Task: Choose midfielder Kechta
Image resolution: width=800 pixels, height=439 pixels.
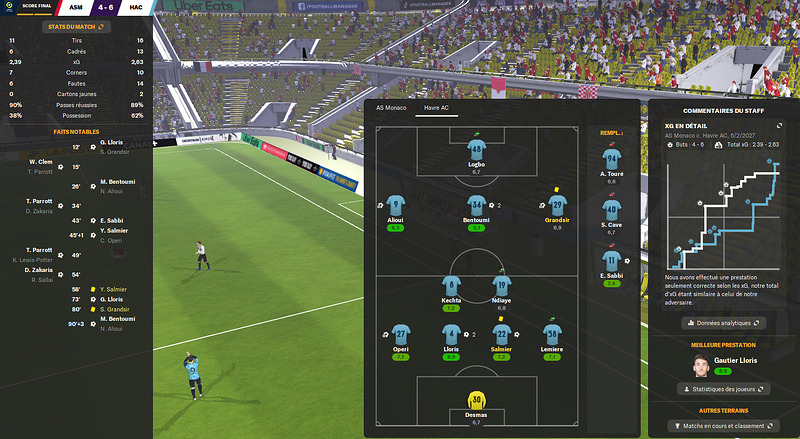Action: click(451, 286)
